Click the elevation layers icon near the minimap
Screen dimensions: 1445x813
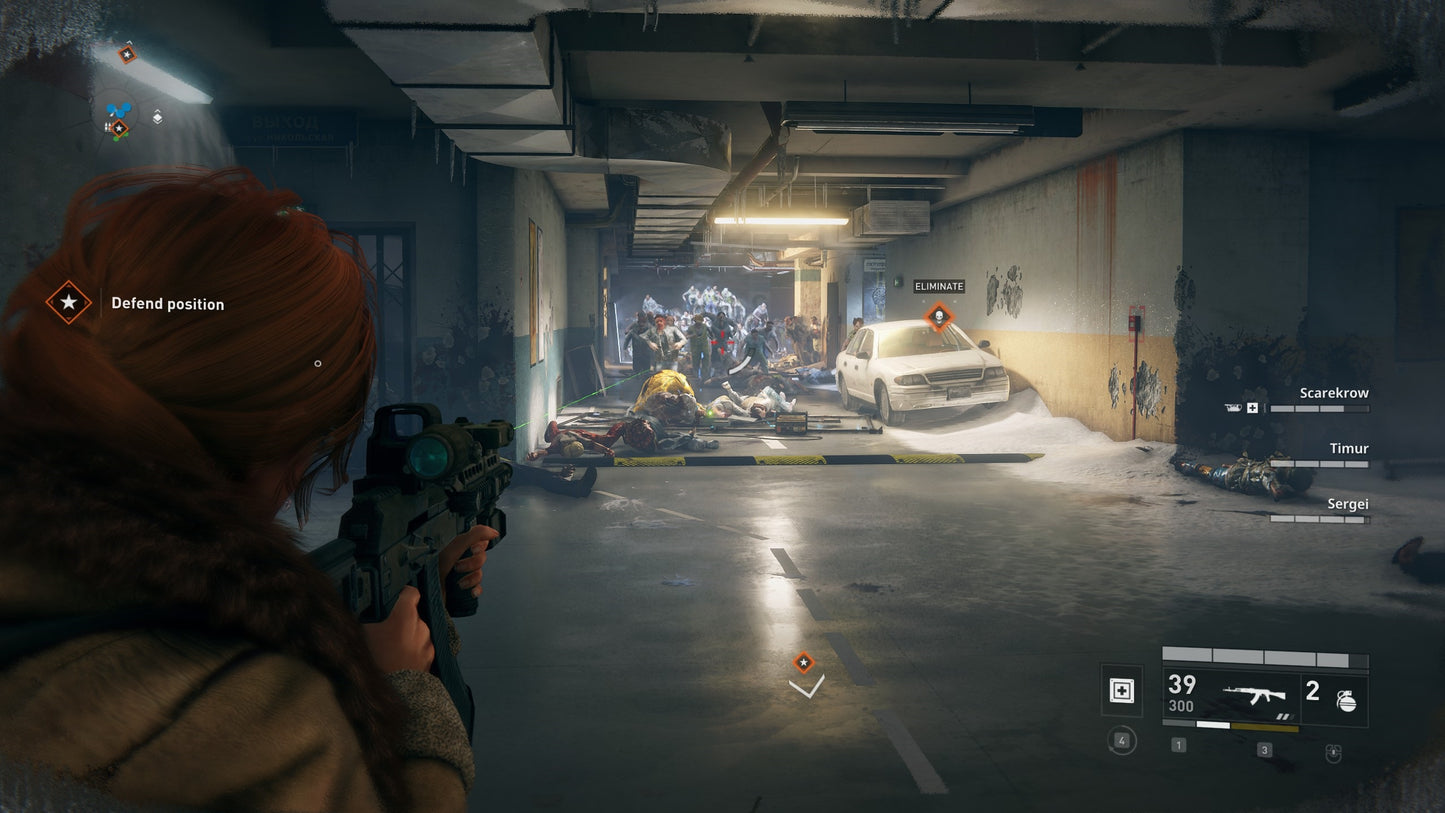click(x=158, y=118)
